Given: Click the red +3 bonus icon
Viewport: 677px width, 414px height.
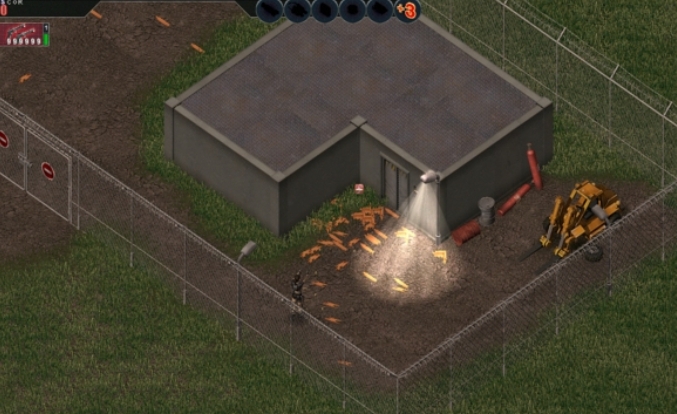Looking at the screenshot, I should pyautogui.click(x=407, y=11).
